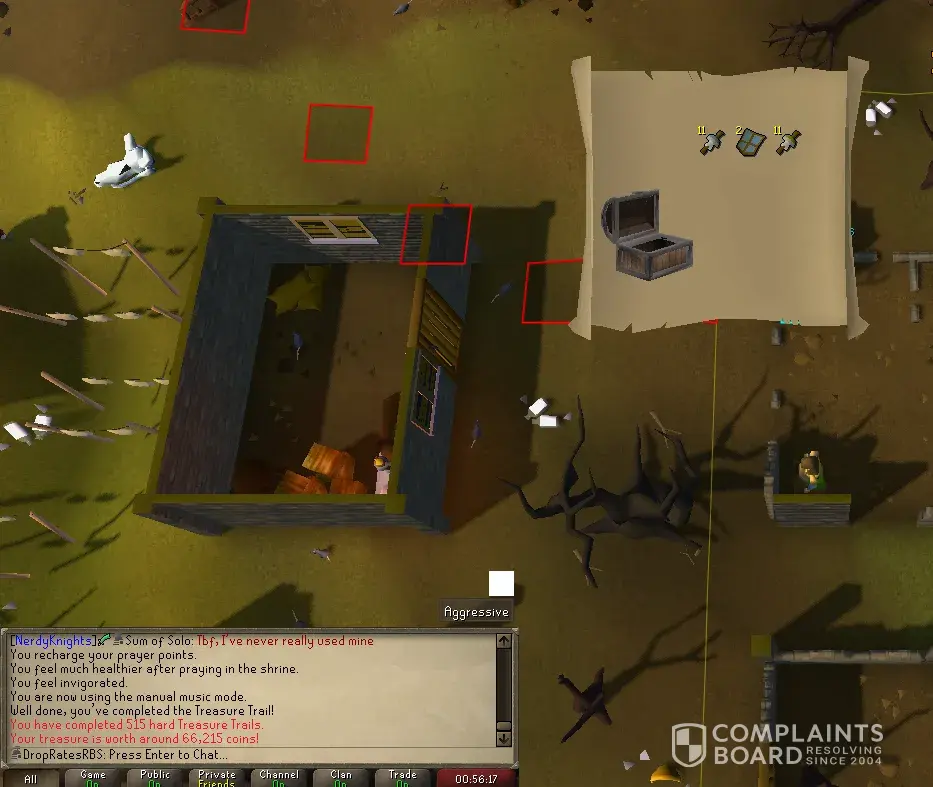The height and width of the screenshot is (787, 933).
Task: Click the chat box scroll-up arrow
Action: click(504, 641)
